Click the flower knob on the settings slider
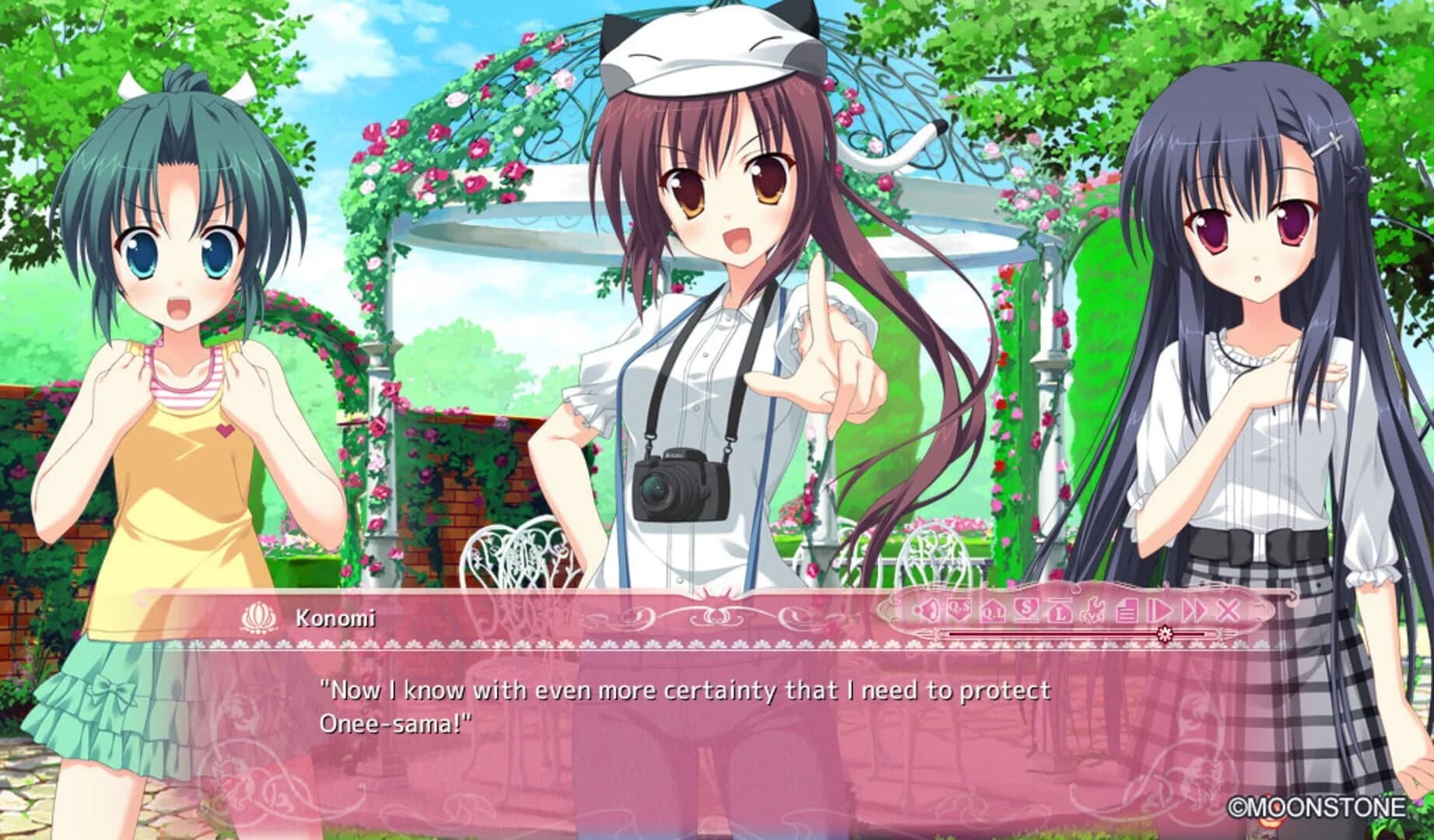 (1166, 632)
